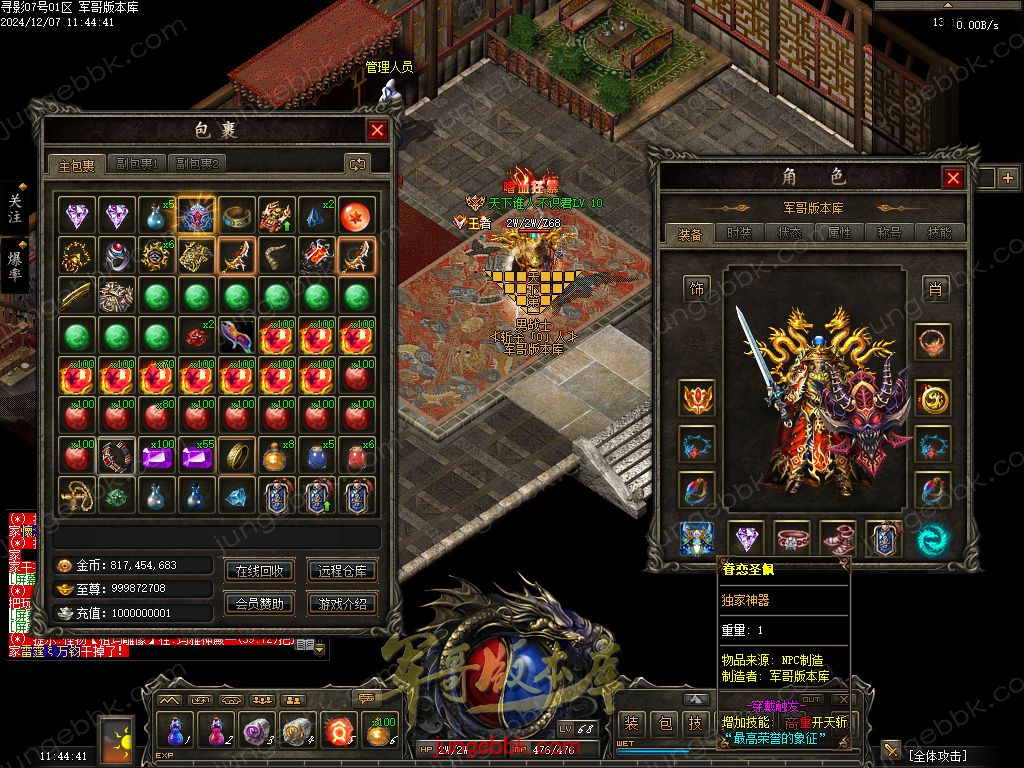
Task: Switch to the 副包裹1 bag tab
Action: (137, 164)
